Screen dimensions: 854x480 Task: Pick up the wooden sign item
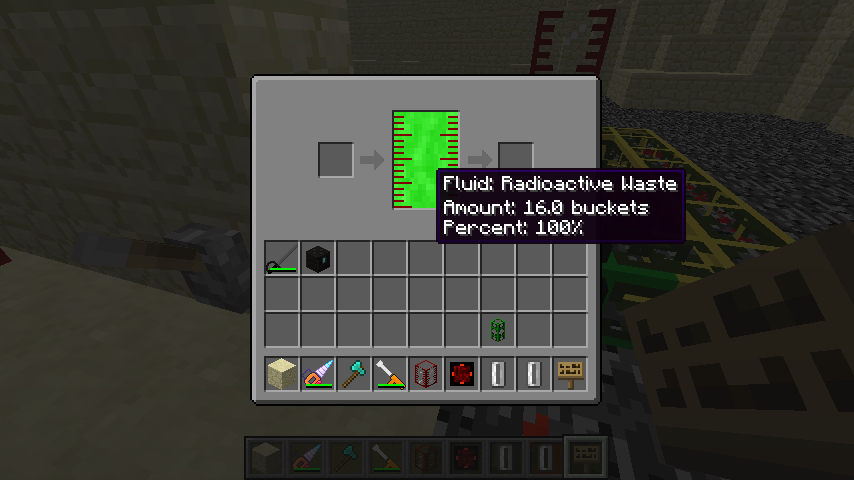[x=570, y=374]
